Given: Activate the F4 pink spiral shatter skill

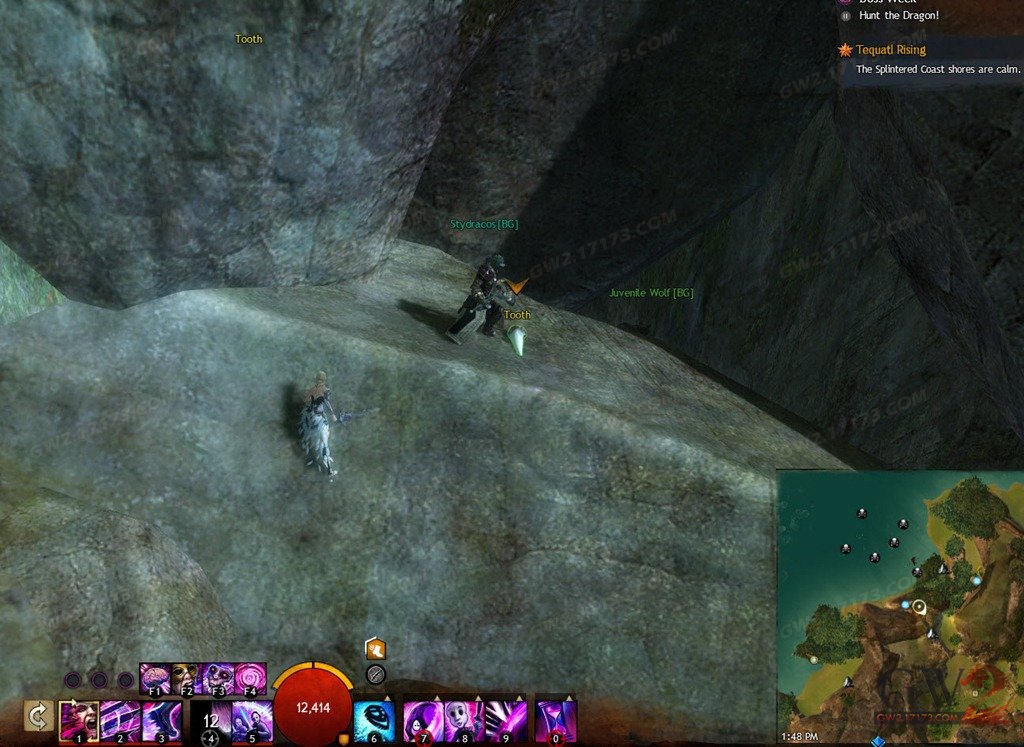Looking at the screenshot, I should coord(250,678).
